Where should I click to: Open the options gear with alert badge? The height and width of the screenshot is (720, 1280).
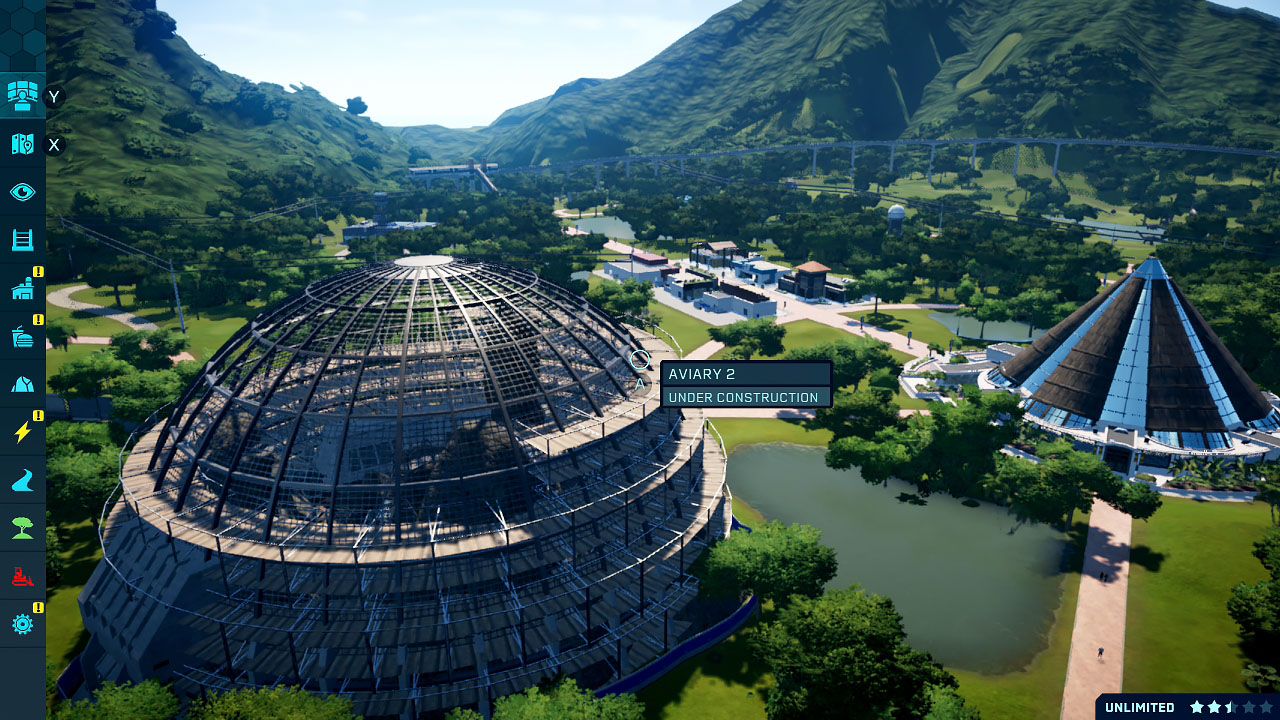click(x=20, y=622)
